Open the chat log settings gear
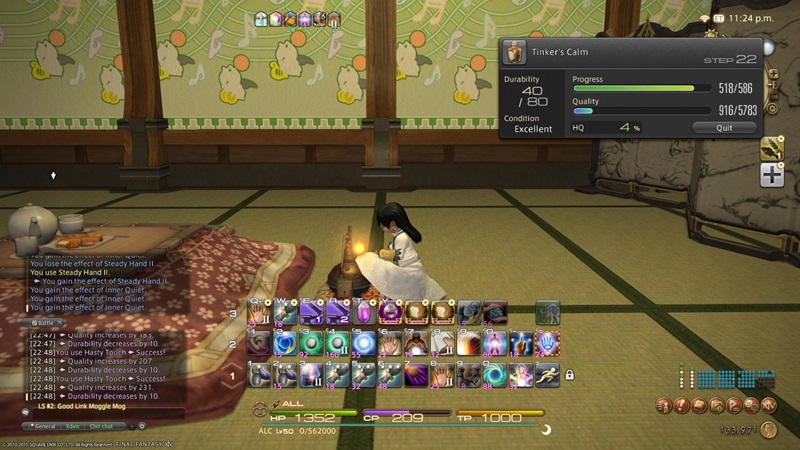 coord(141,426)
